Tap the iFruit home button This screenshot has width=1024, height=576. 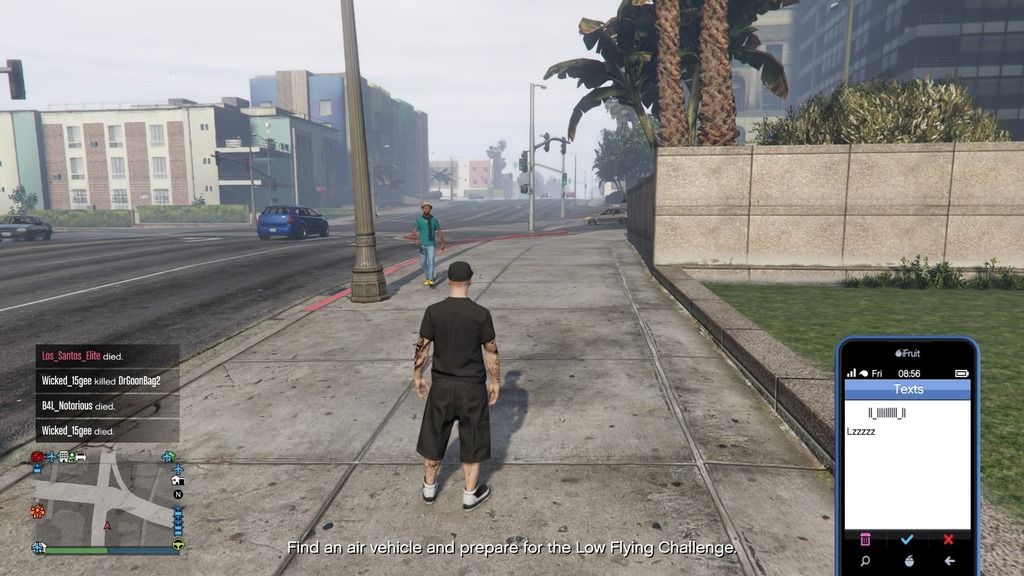click(907, 561)
